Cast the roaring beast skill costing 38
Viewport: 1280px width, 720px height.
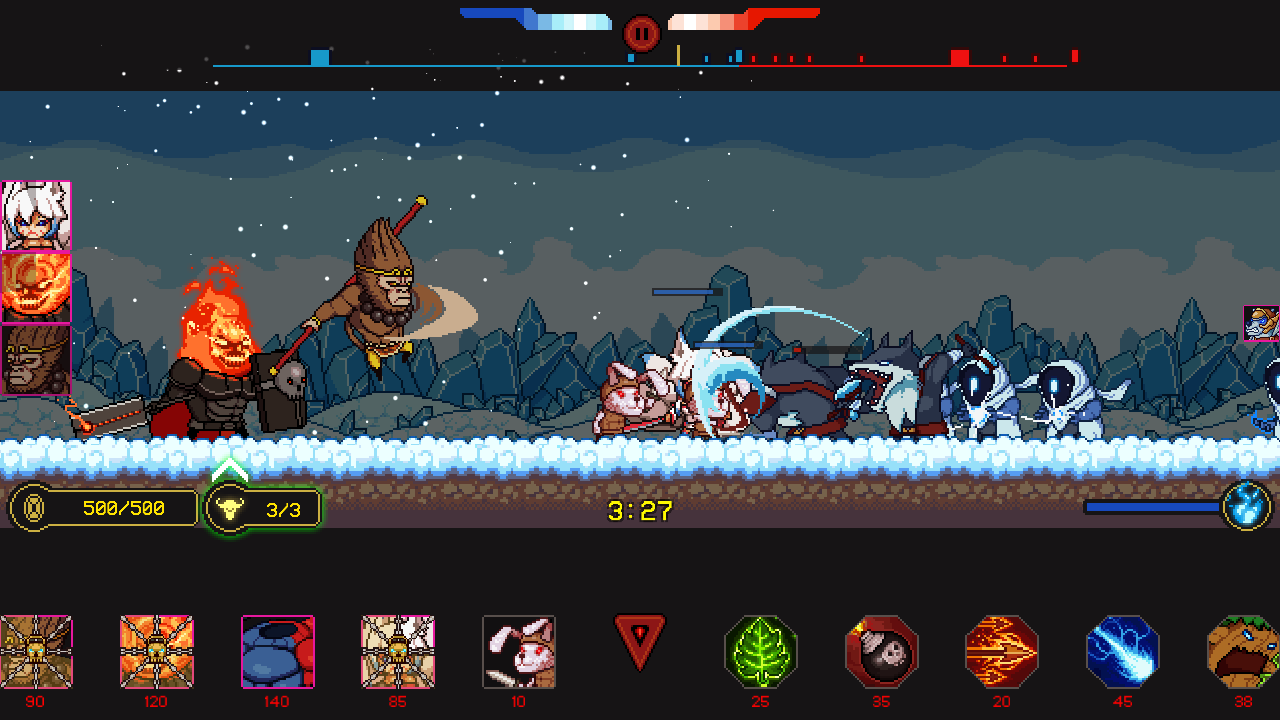point(1243,652)
